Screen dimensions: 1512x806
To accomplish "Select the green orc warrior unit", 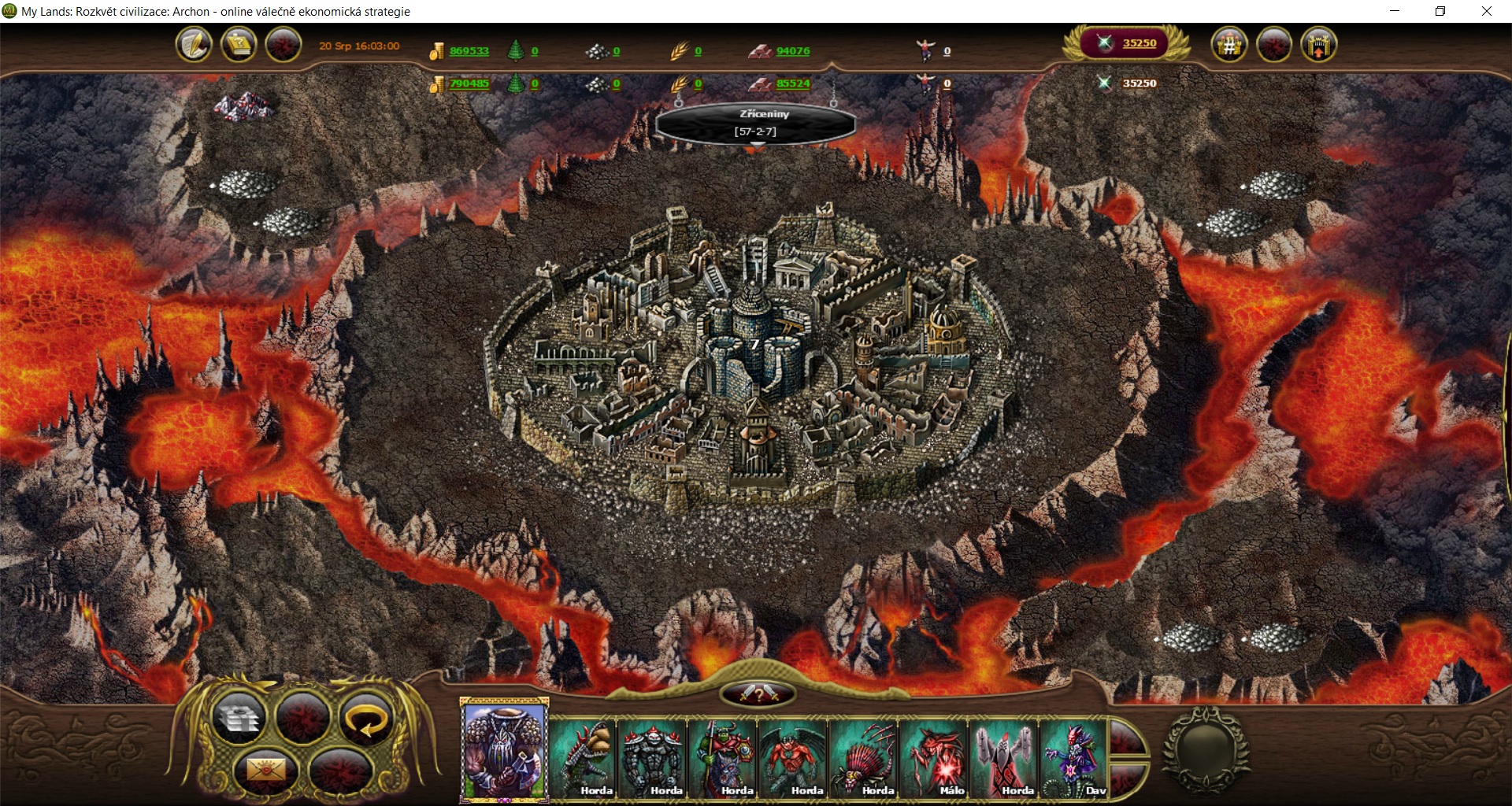I will (x=724, y=757).
